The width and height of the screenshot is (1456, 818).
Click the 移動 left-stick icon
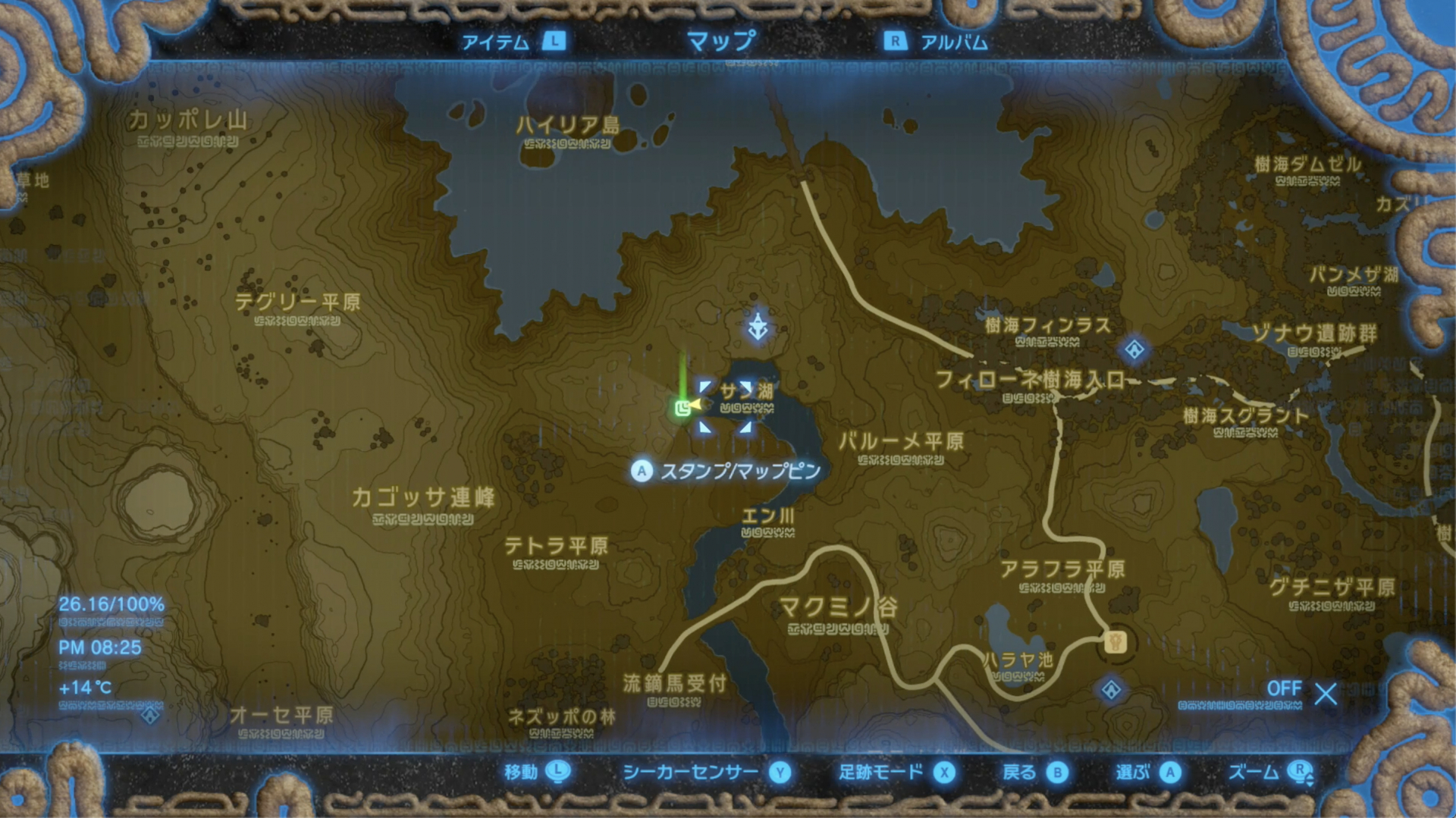point(557,773)
